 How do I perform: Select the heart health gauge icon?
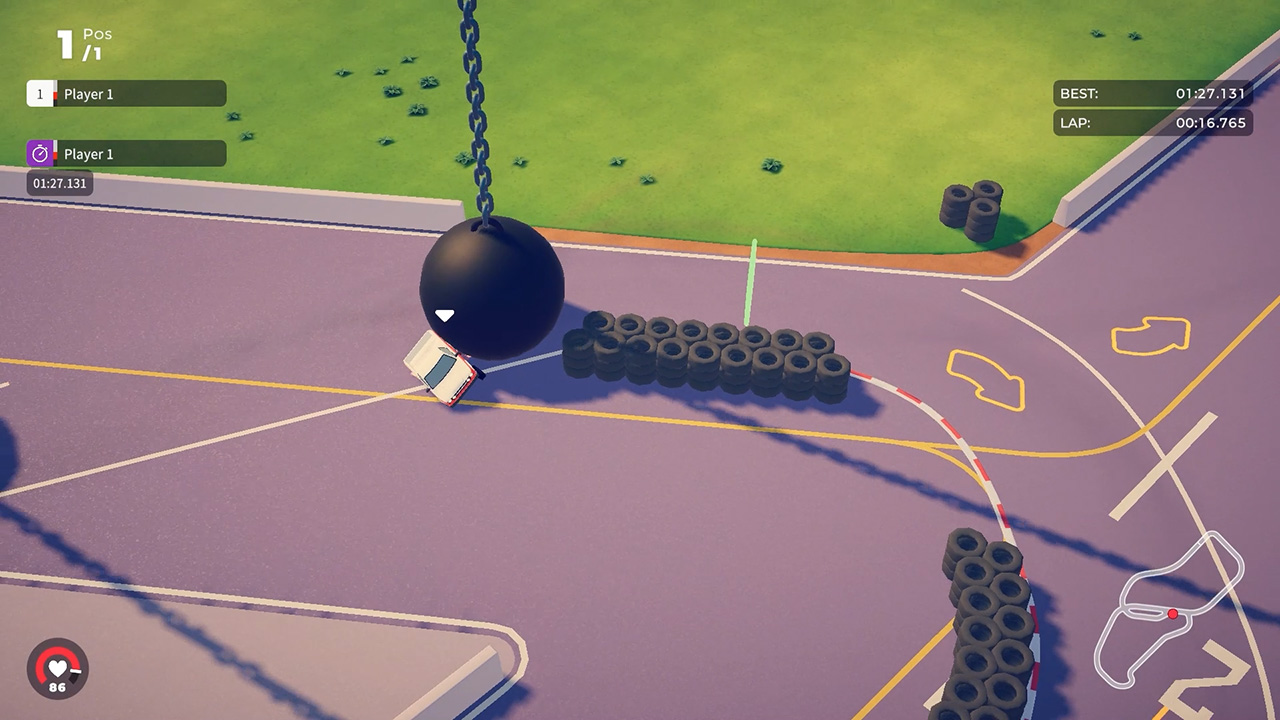pyautogui.click(x=55, y=670)
